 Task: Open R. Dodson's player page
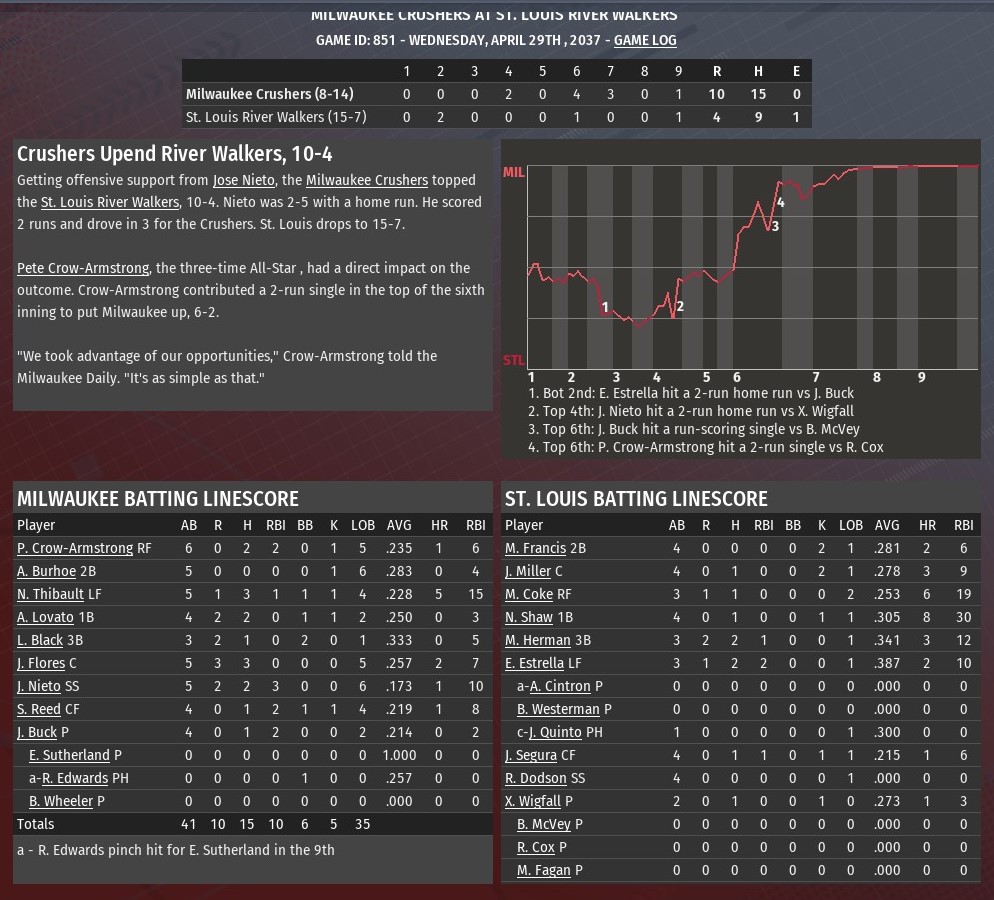click(536, 778)
